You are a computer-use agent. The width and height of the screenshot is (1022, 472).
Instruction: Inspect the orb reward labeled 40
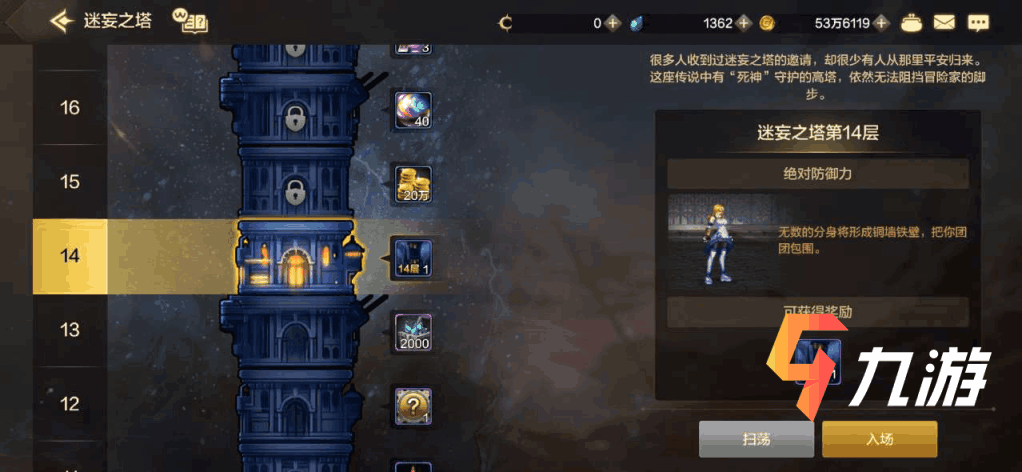(412, 109)
